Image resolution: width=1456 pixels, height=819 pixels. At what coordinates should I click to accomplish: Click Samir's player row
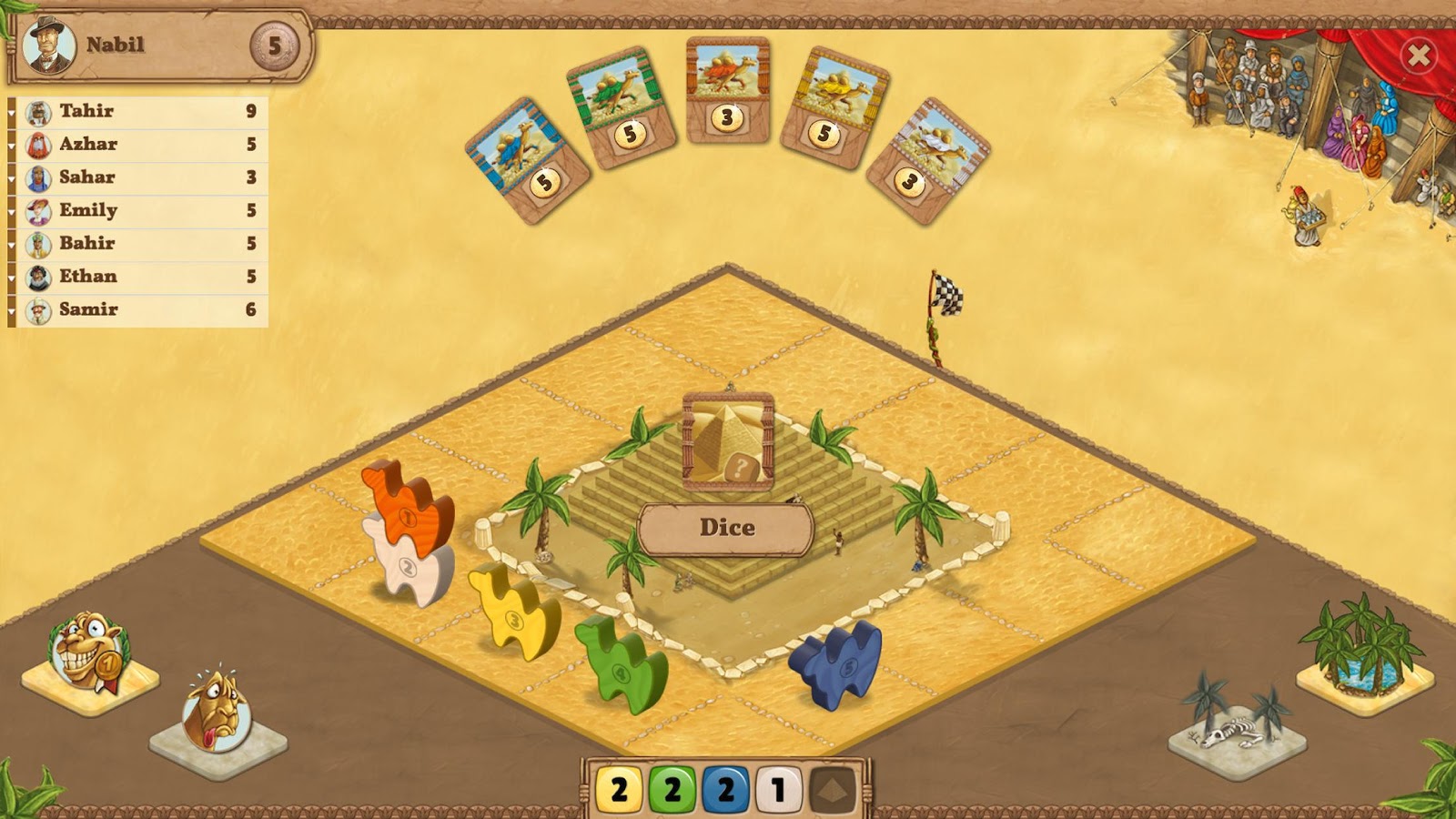(138, 309)
